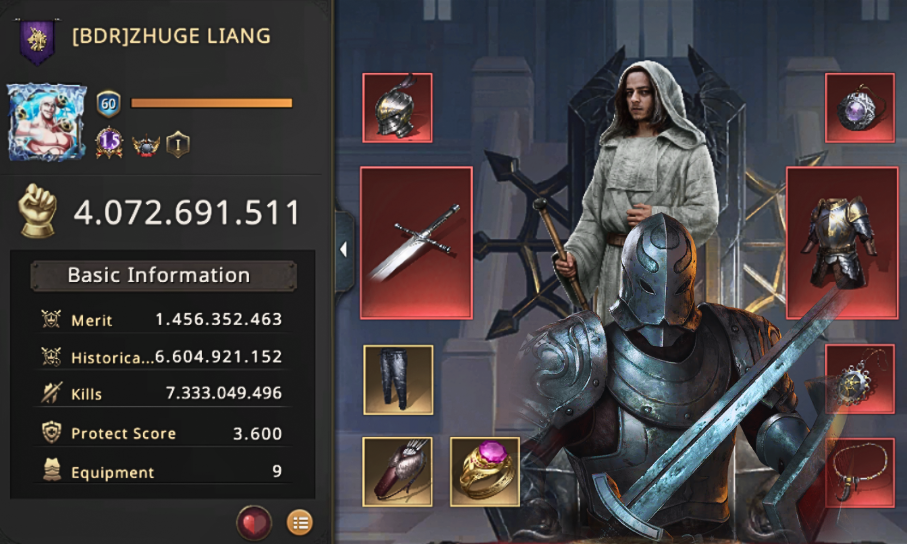This screenshot has width=907, height=544.
Task: Select the armored boot slot
Action: click(x=397, y=471)
